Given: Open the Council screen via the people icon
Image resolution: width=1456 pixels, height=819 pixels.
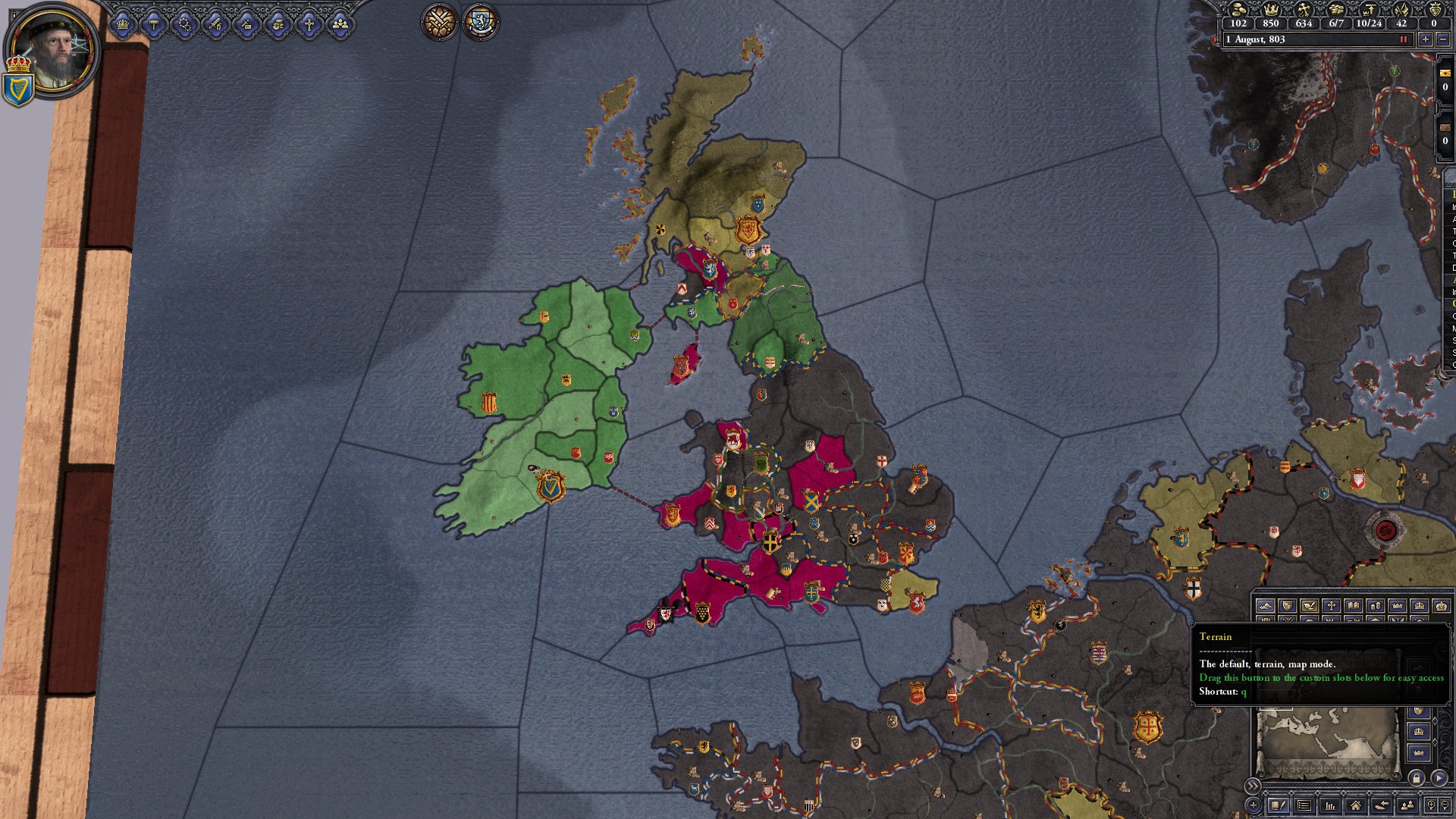Looking at the screenshot, I should click(x=340, y=24).
